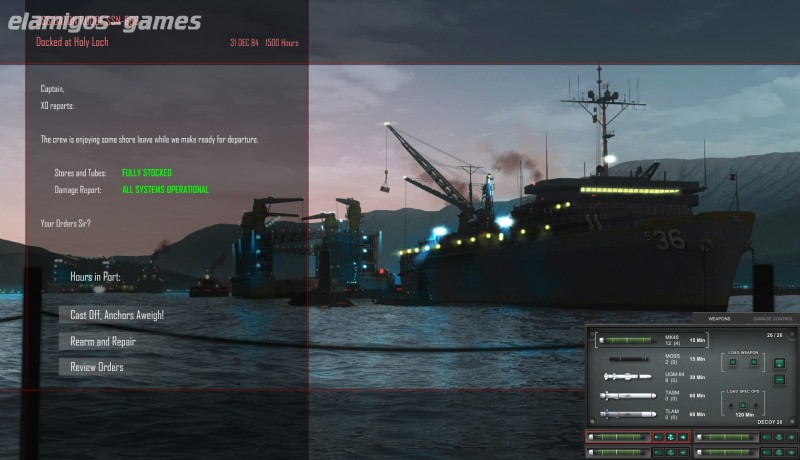Click the green plus weapon stock button
Screen dimensions: 800x460
[780, 363]
